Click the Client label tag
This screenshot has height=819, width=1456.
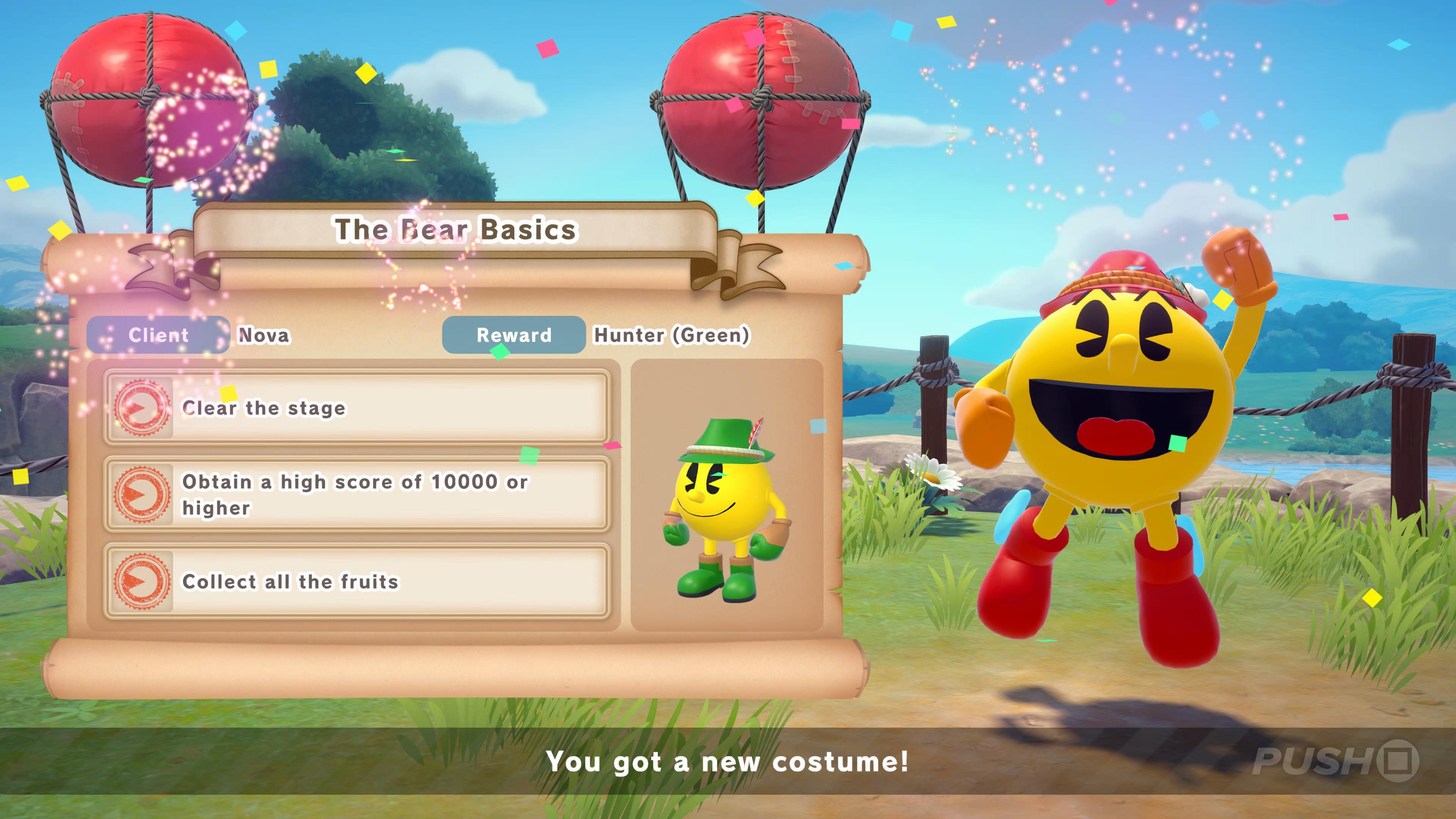click(x=158, y=335)
